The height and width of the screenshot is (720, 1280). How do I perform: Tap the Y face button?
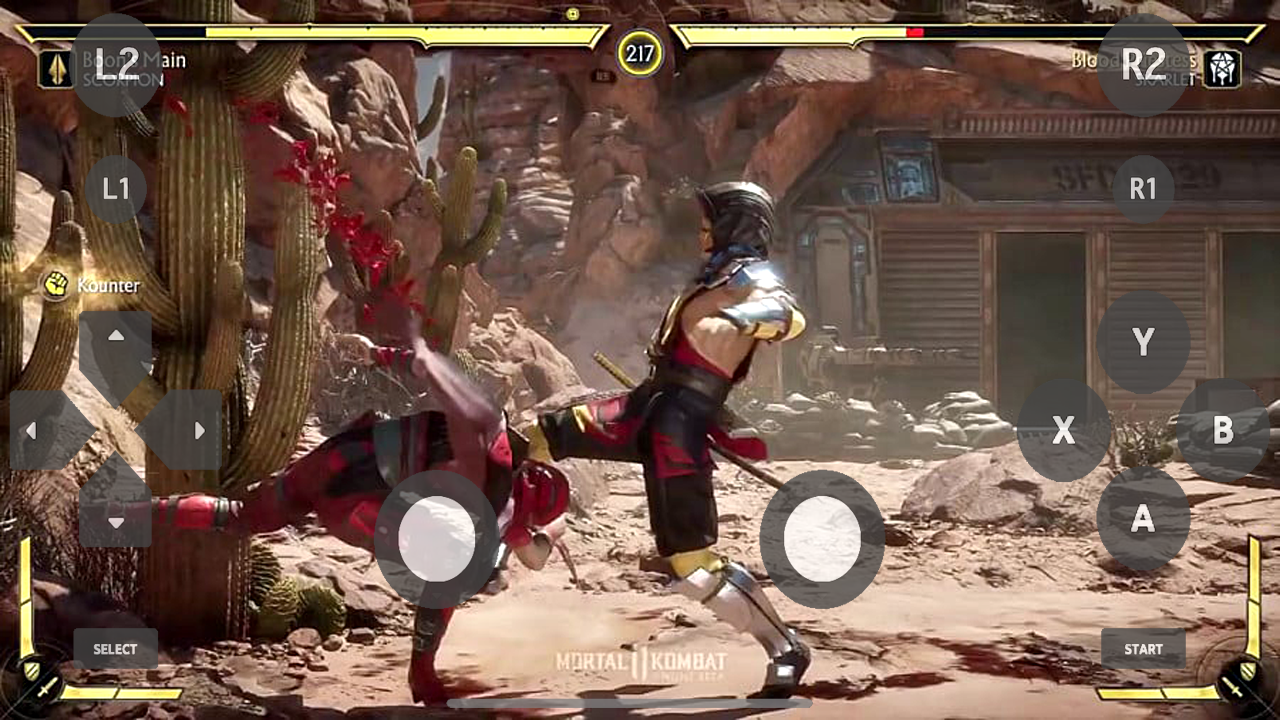click(1143, 343)
